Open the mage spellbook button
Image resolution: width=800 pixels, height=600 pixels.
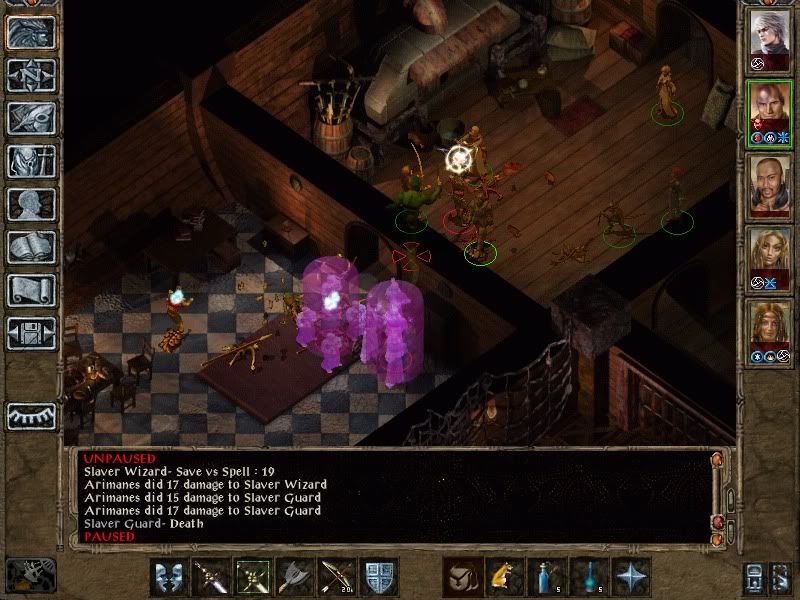coord(31,247)
